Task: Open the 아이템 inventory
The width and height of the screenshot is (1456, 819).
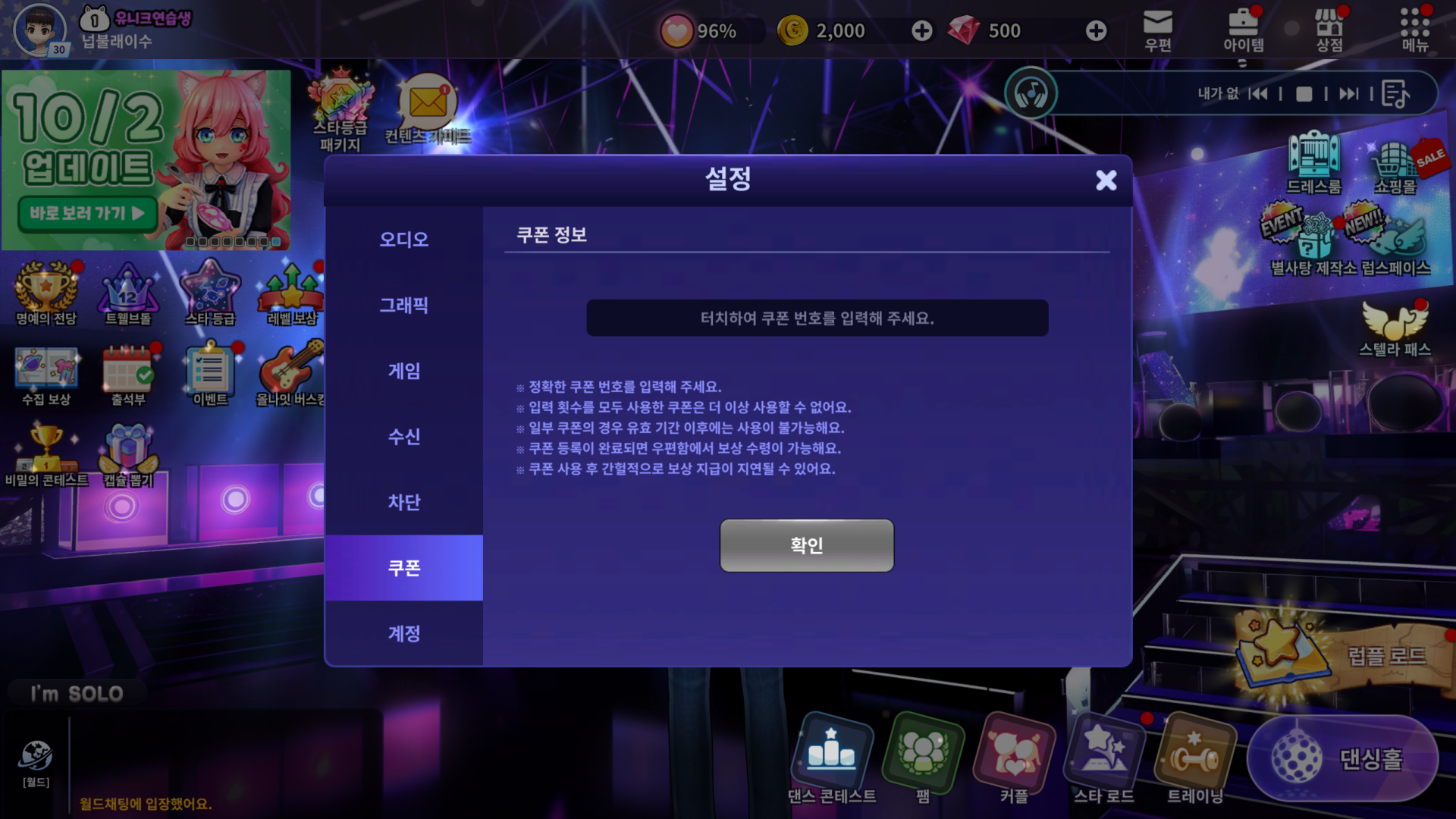Action: click(1243, 30)
